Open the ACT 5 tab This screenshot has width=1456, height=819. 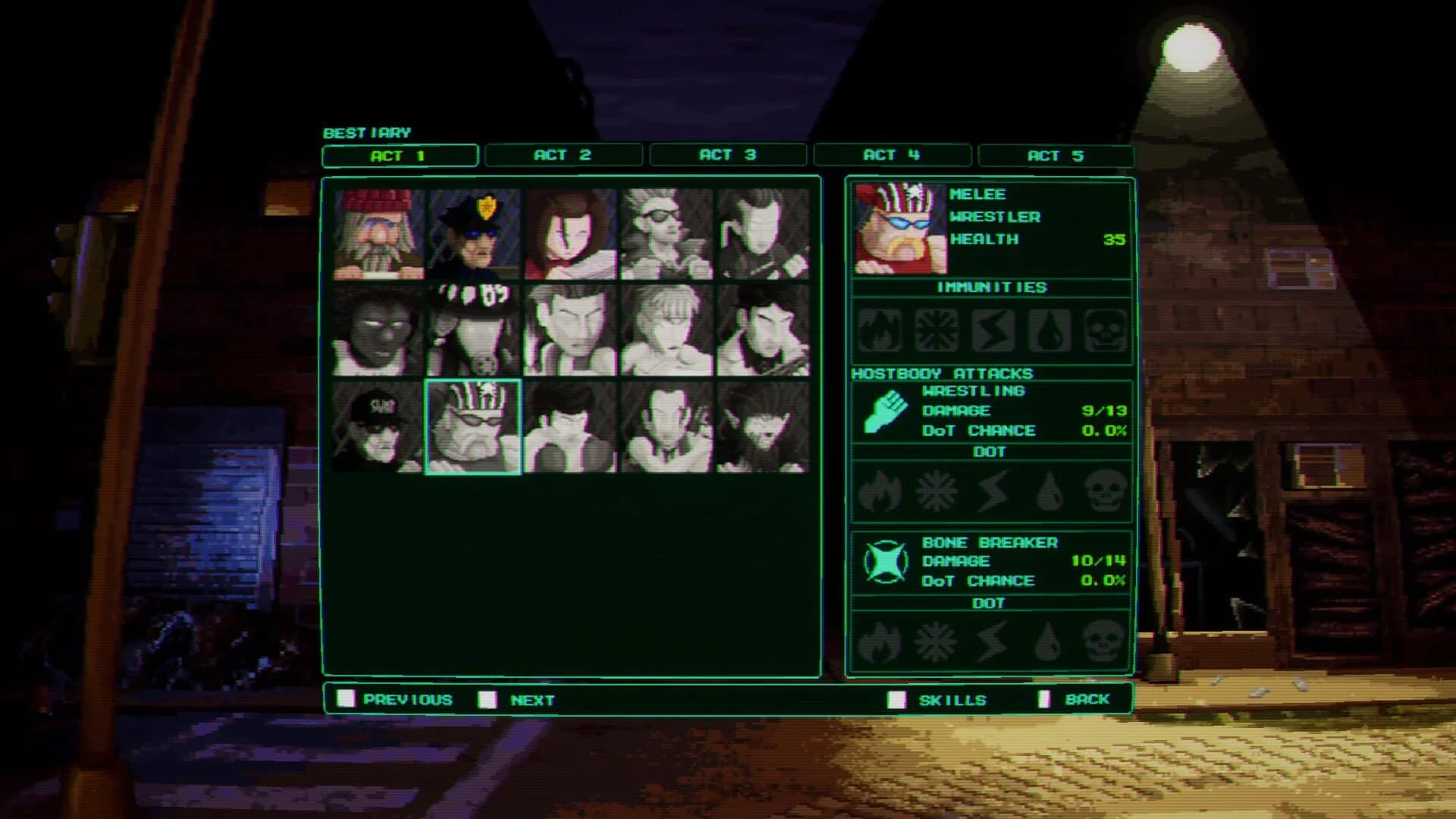1057,155
